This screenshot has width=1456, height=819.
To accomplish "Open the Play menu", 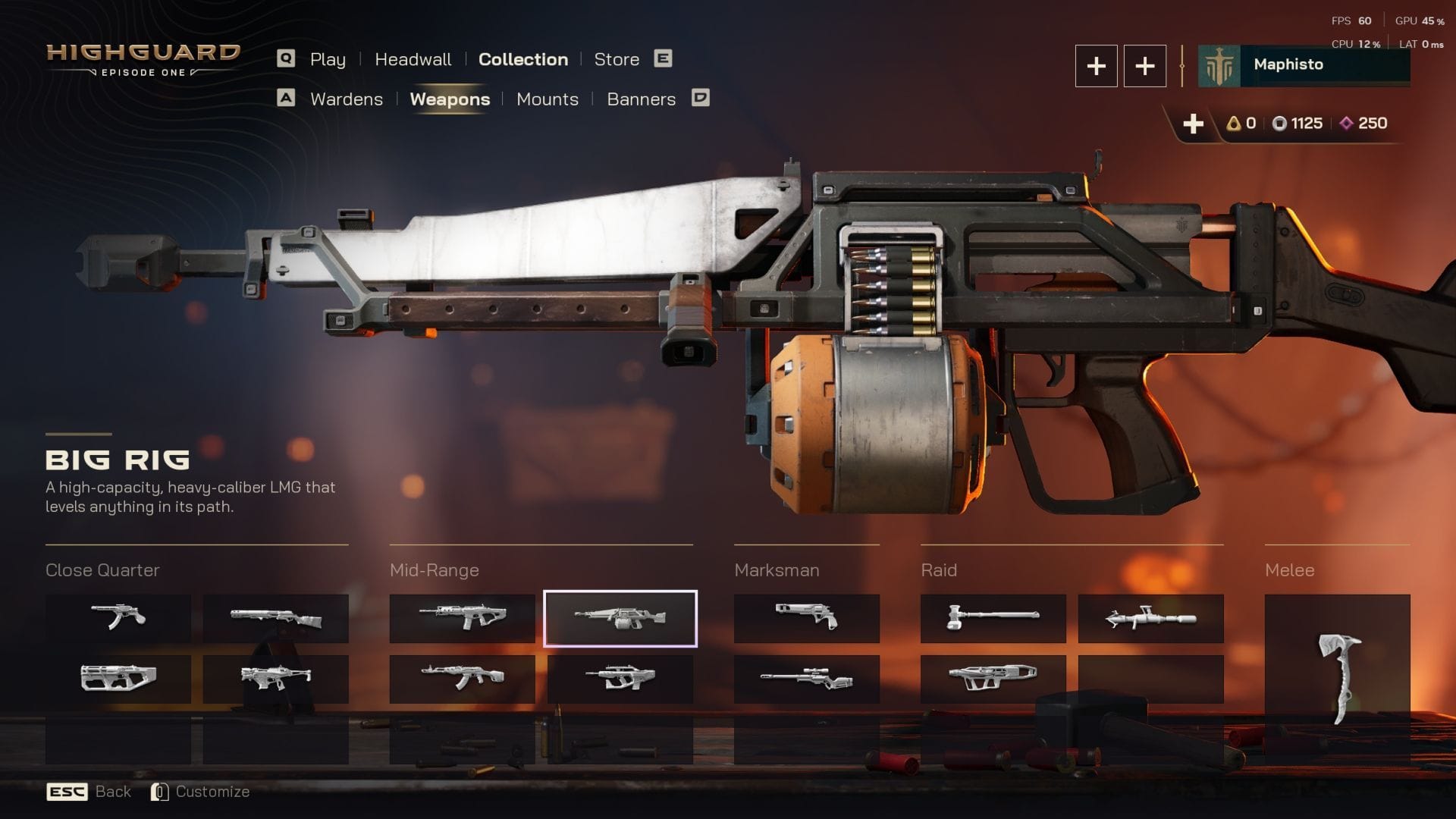I will (327, 59).
